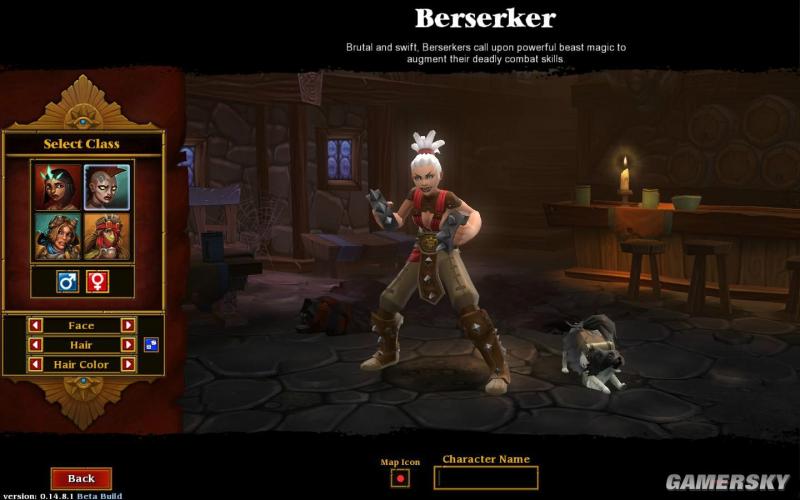Image resolution: width=800 pixels, height=500 pixels.
Task: Cycle to the next Hair style
Action: click(128, 345)
